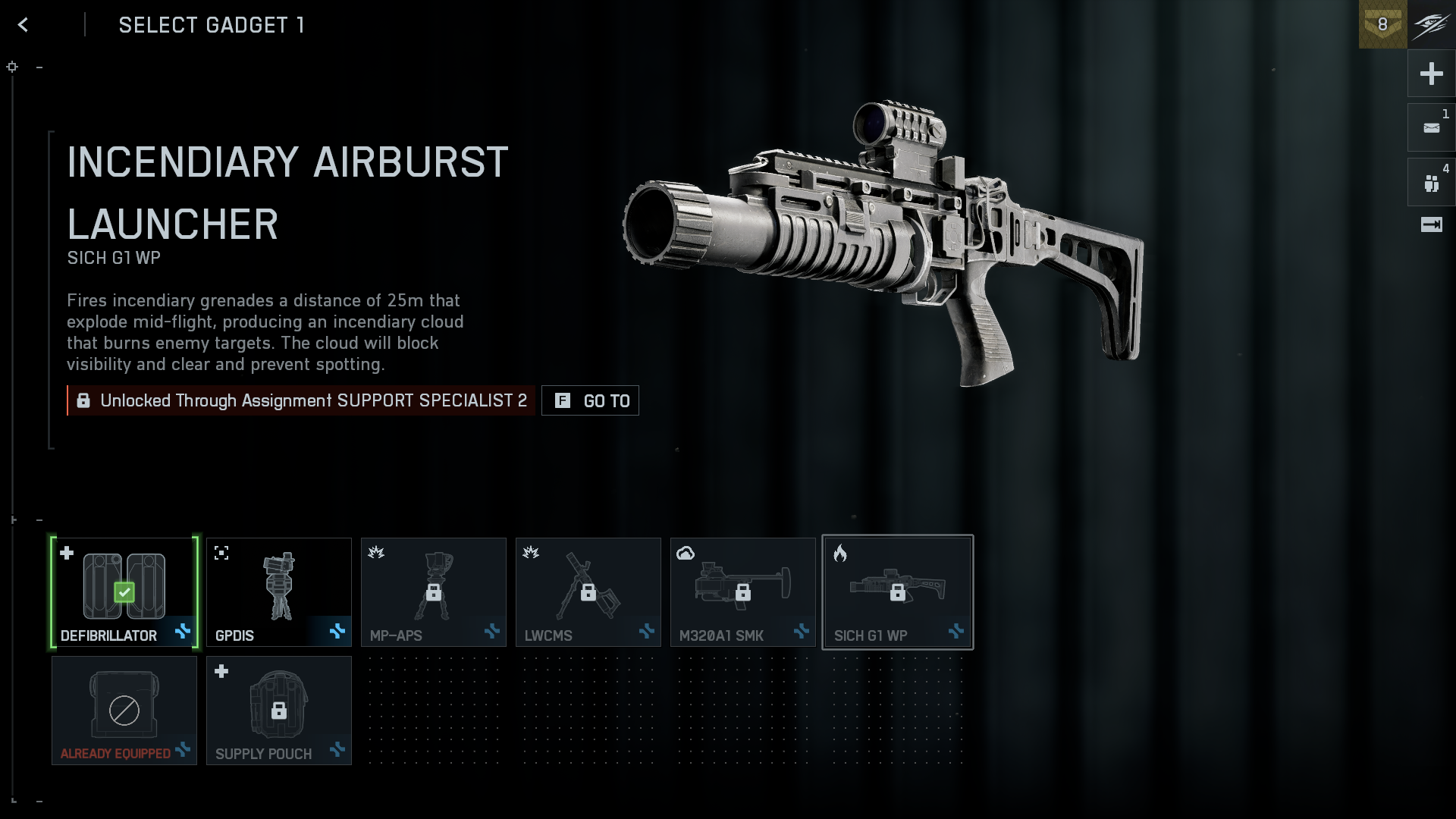Choose the SICH G1 WP launcher
The width and height of the screenshot is (1456, 819).
coord(898,592)
